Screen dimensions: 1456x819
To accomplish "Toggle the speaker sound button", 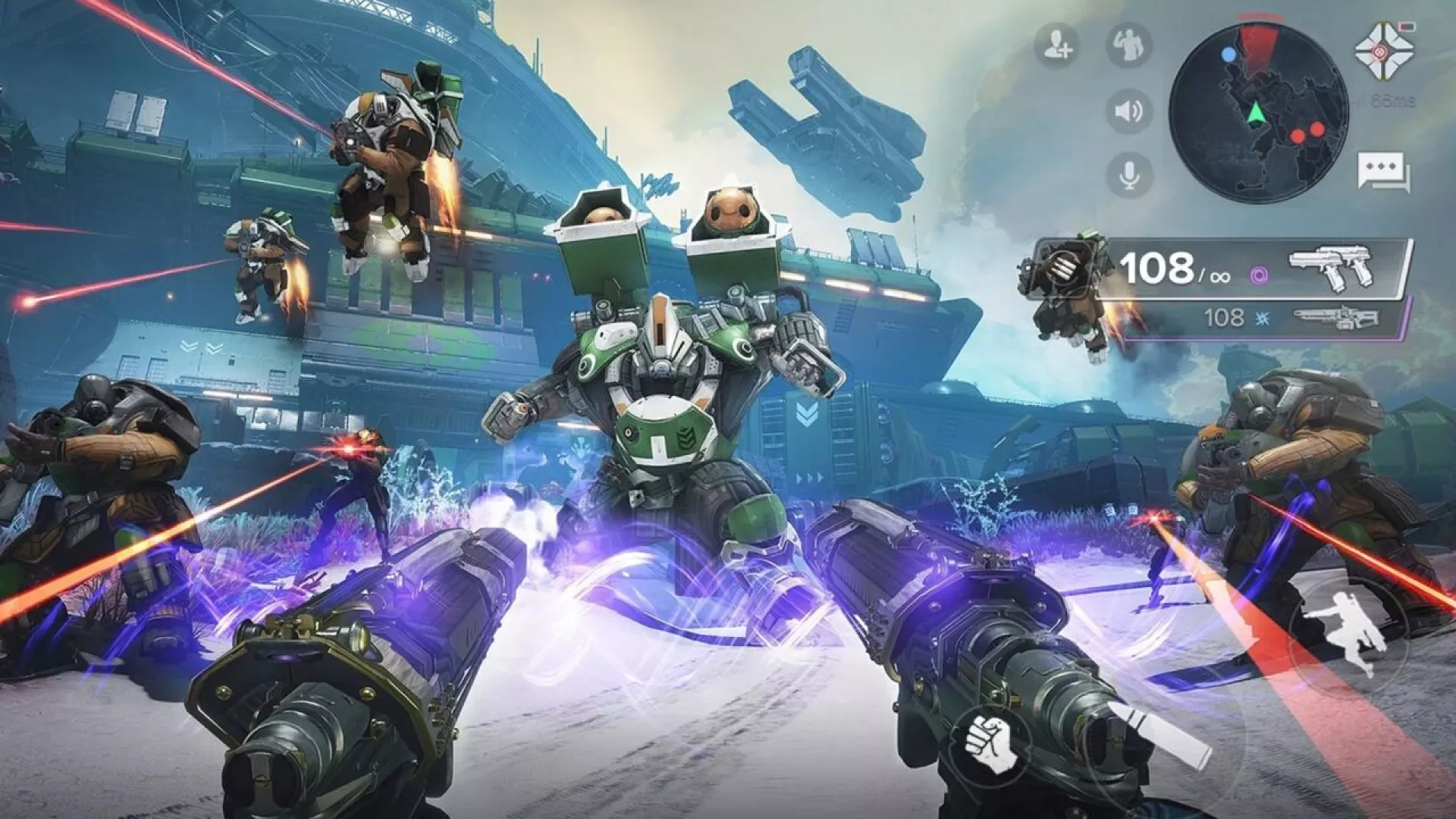I will (1128, 111).
